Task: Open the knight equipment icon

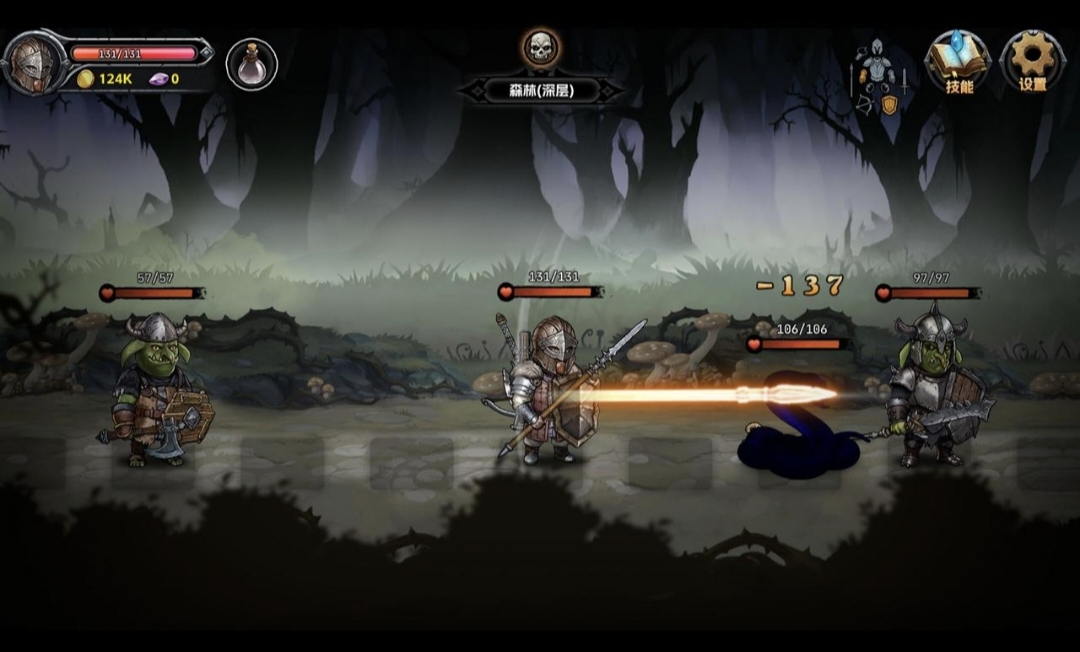Action: [x=879, y=76]
